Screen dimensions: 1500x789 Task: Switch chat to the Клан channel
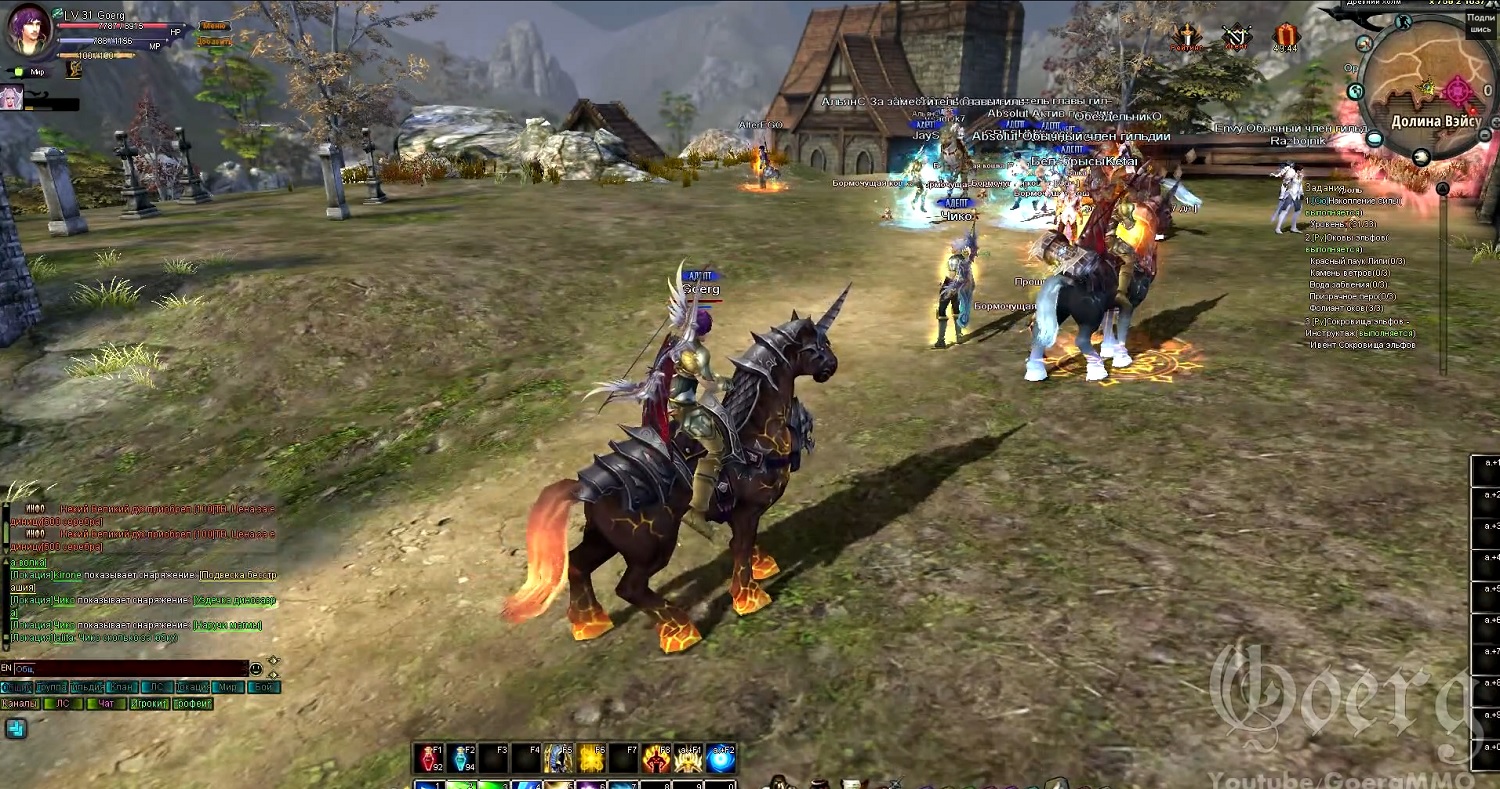tap(122, 687)
